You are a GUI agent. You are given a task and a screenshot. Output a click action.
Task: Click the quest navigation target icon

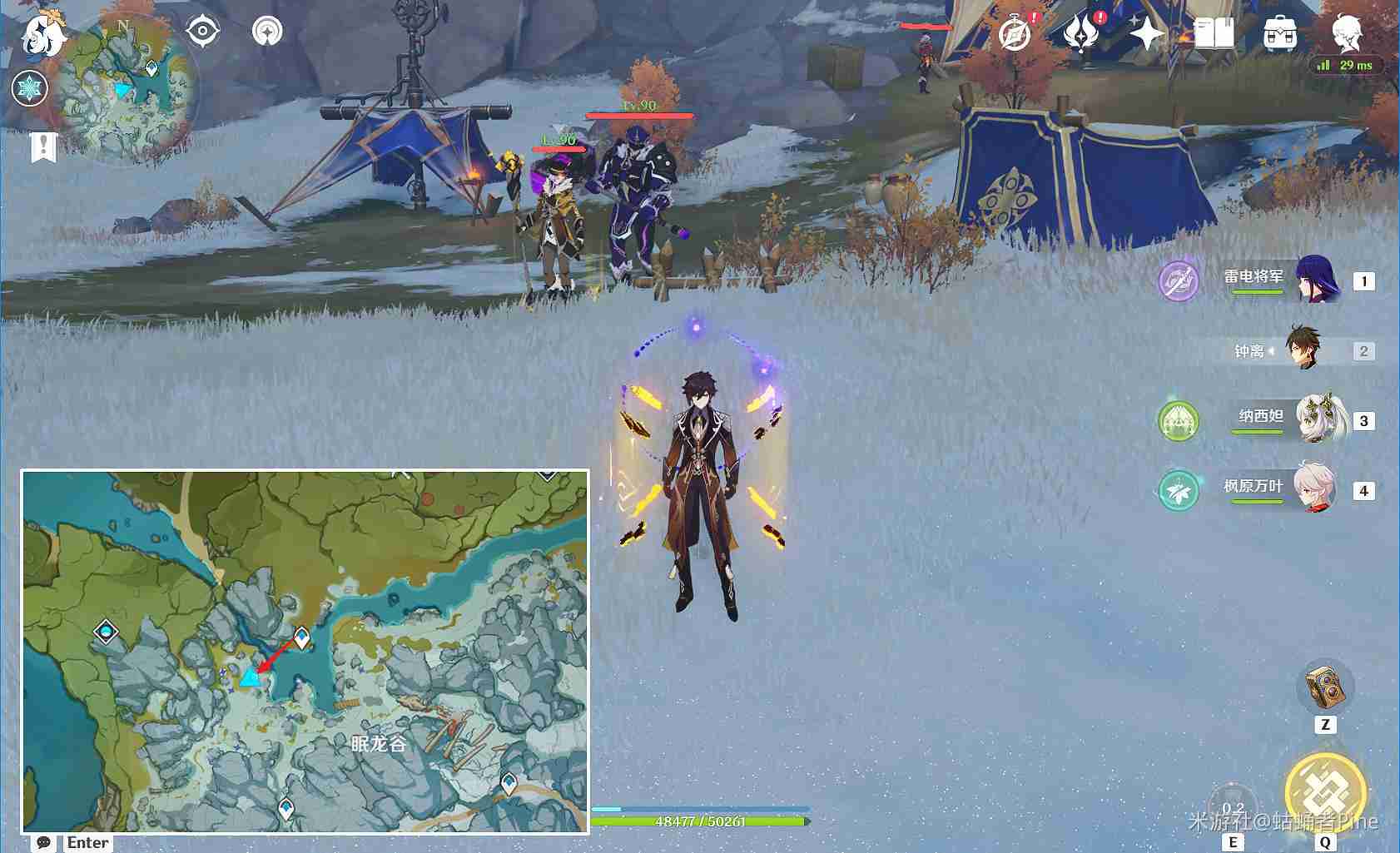[x=202, y=32]
